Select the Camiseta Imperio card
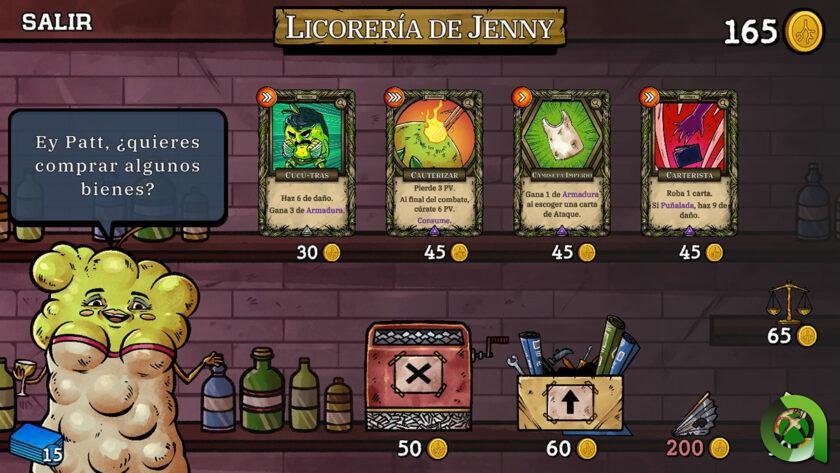840x473 pixels. (561, 163)
